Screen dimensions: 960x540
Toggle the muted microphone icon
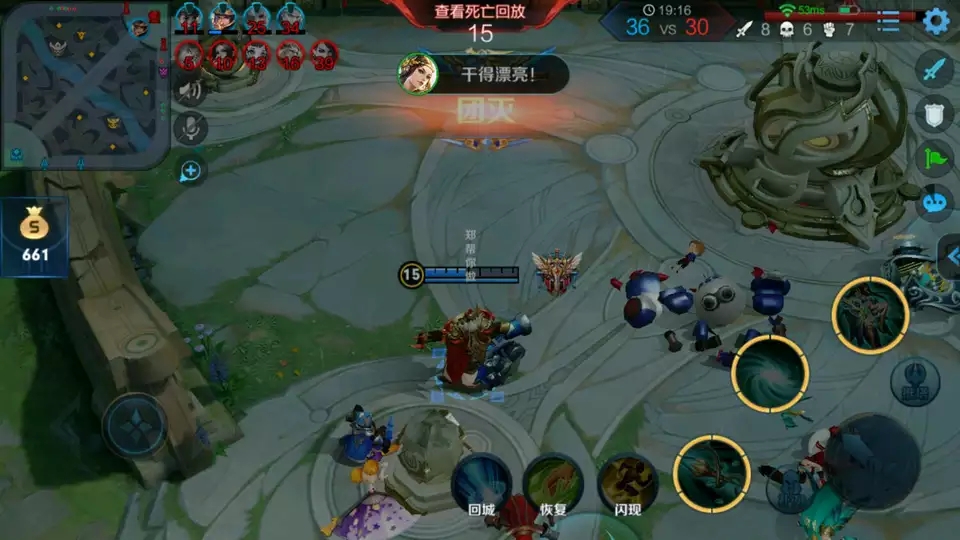point(190,128)
